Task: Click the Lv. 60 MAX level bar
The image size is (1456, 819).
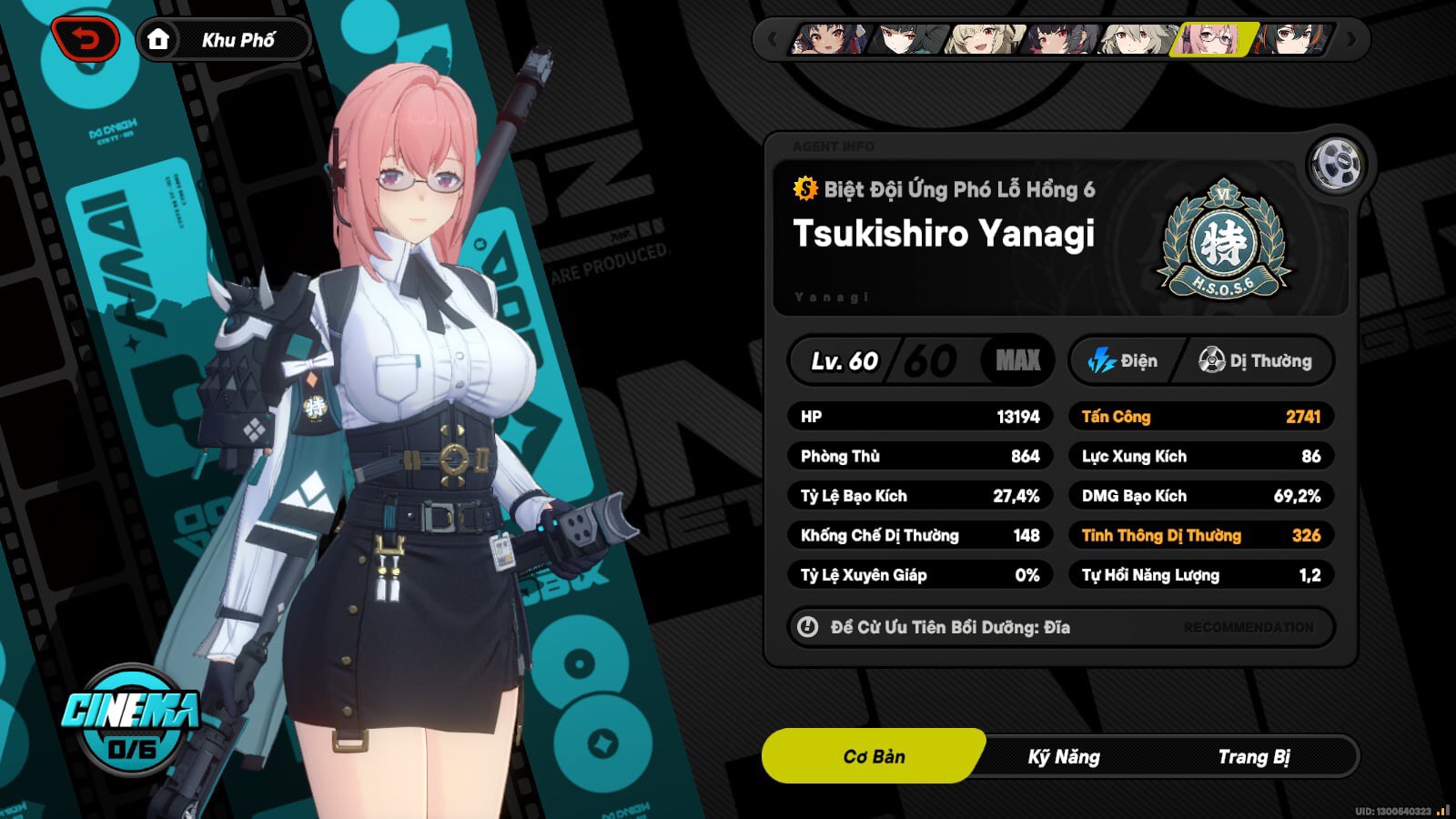Action: 919,360
